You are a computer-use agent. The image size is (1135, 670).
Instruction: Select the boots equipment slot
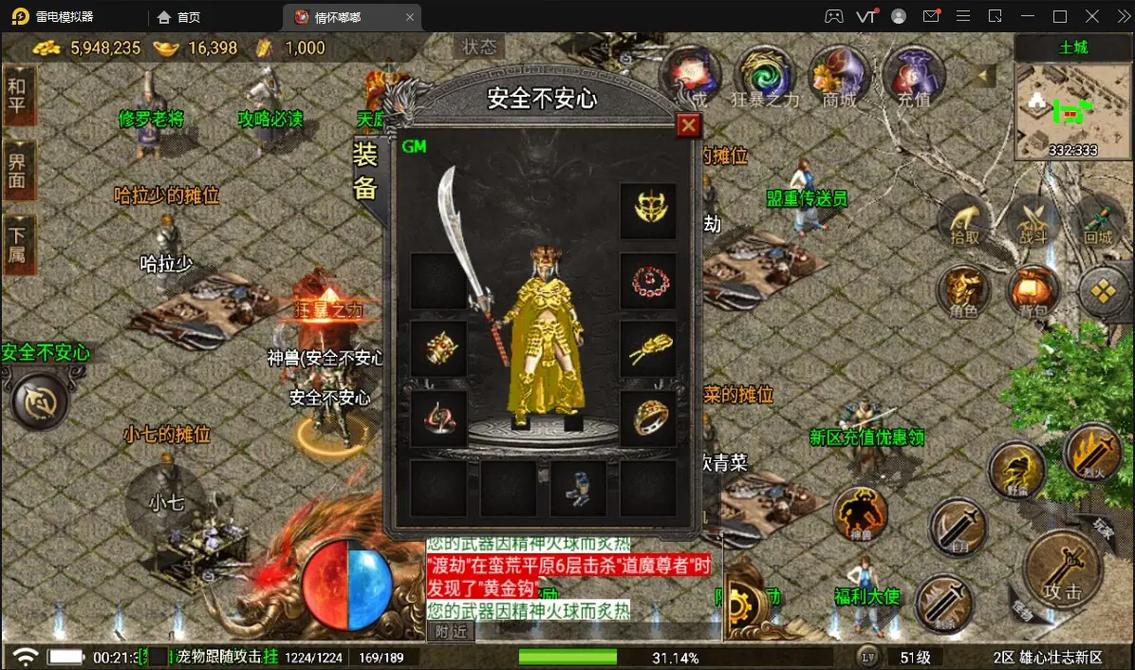[x=578, y=487]
